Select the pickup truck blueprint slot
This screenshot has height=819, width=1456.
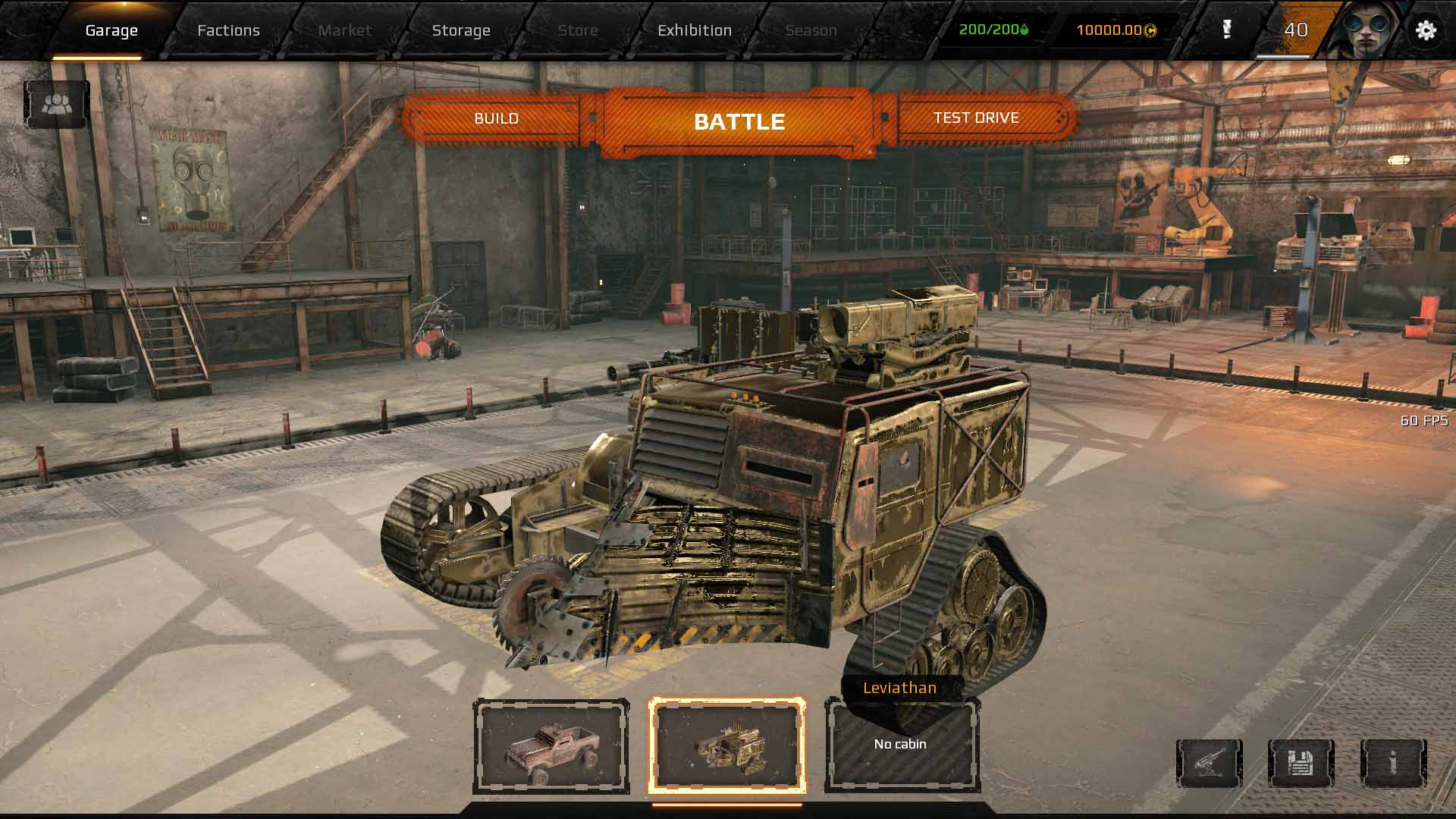[551, 746]
